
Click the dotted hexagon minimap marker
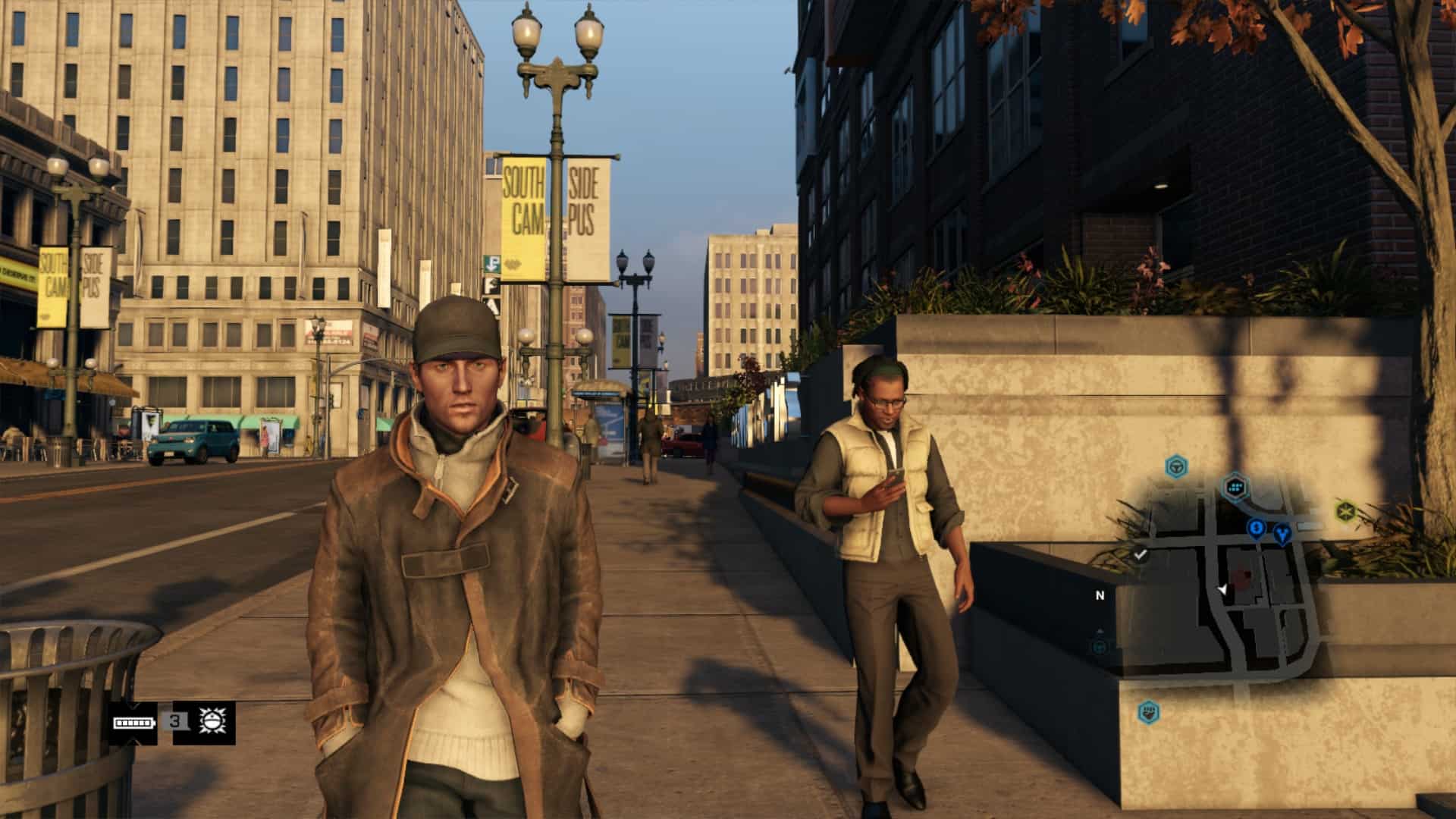[1236, 487]
